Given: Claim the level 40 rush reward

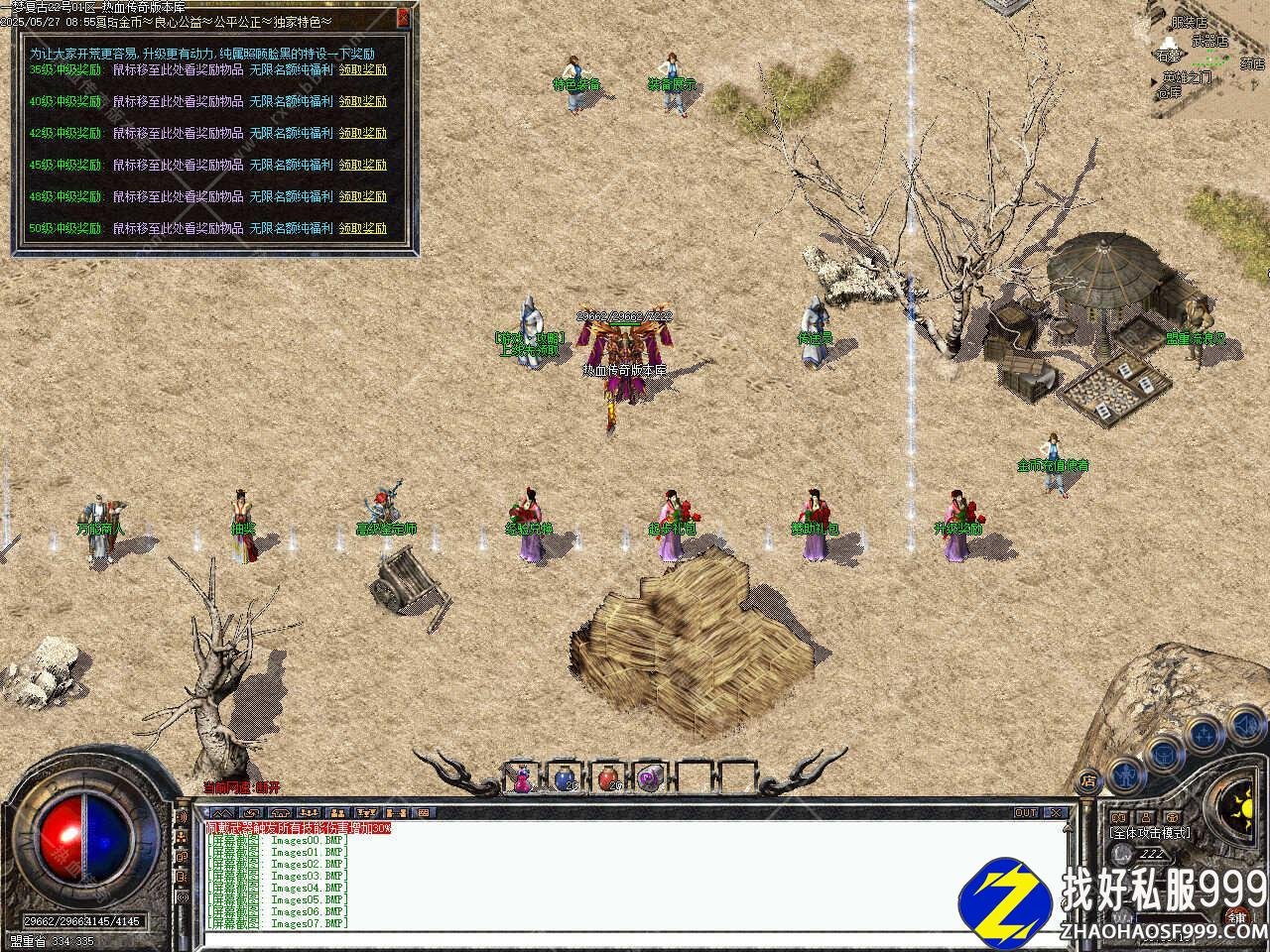Looking at the screenshot, I should [x=362, y=101].
